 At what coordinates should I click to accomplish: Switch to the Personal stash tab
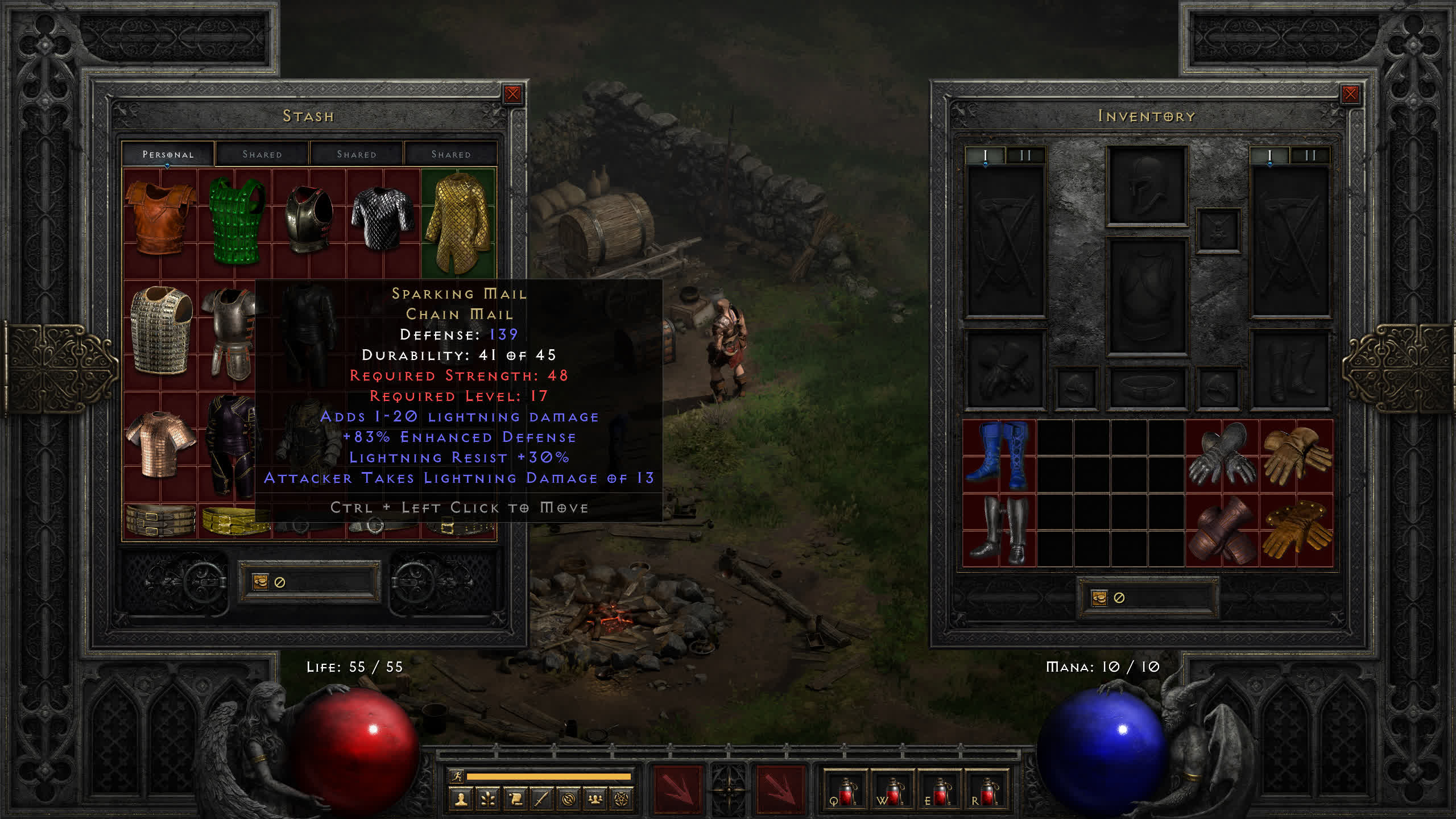(x=168, y=154)
